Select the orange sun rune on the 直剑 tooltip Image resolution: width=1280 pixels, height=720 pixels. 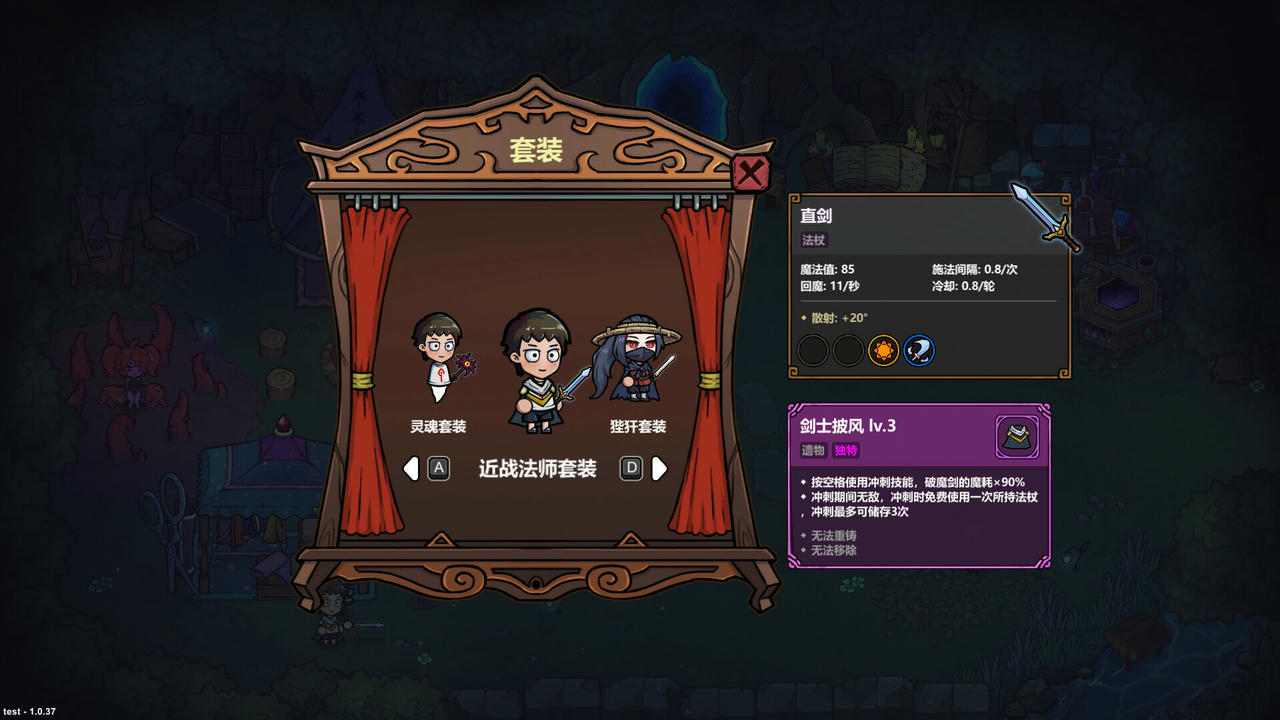click(x=883, y=351)
